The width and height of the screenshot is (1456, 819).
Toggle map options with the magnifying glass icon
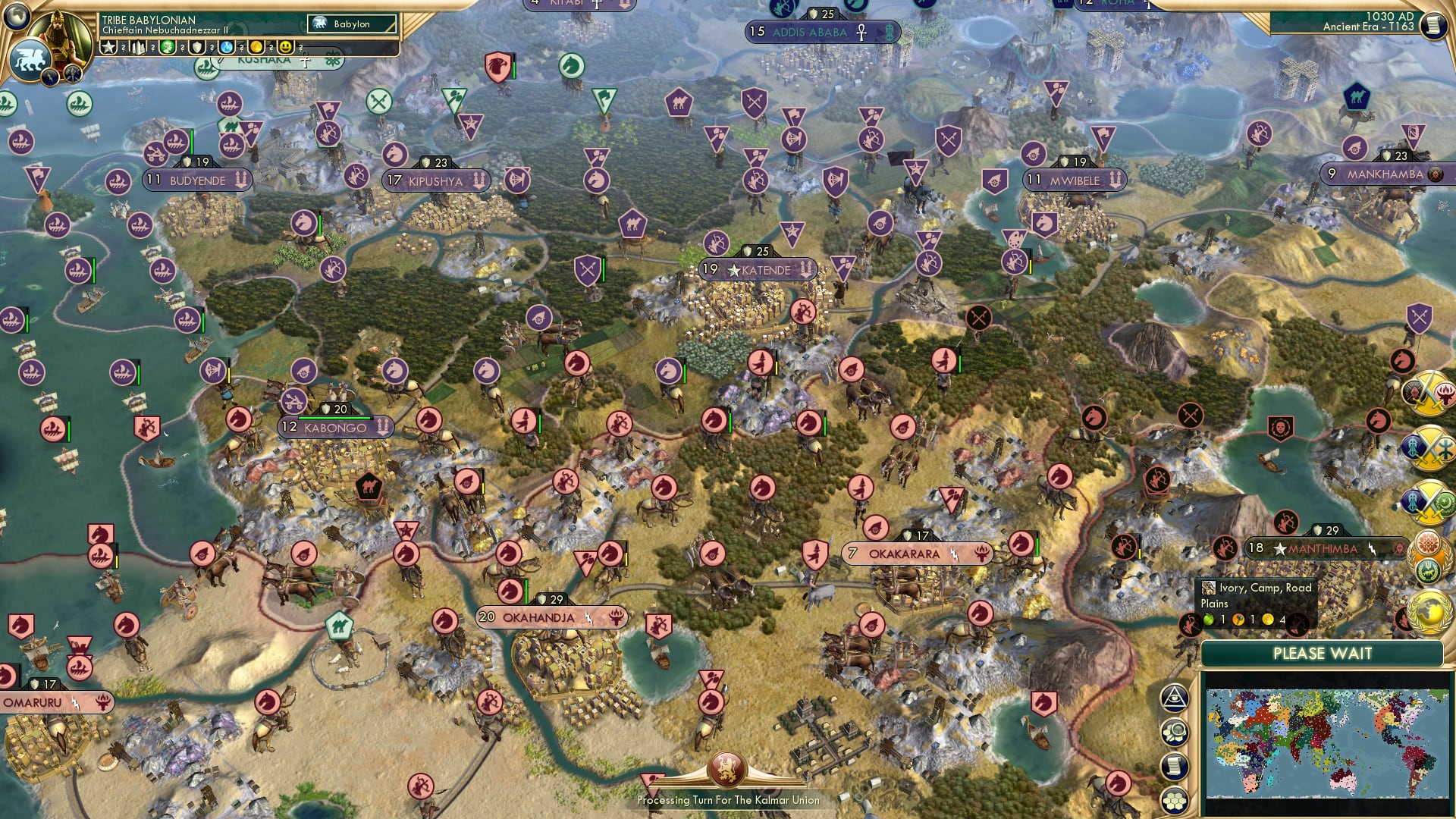[x=1174, y=731]
